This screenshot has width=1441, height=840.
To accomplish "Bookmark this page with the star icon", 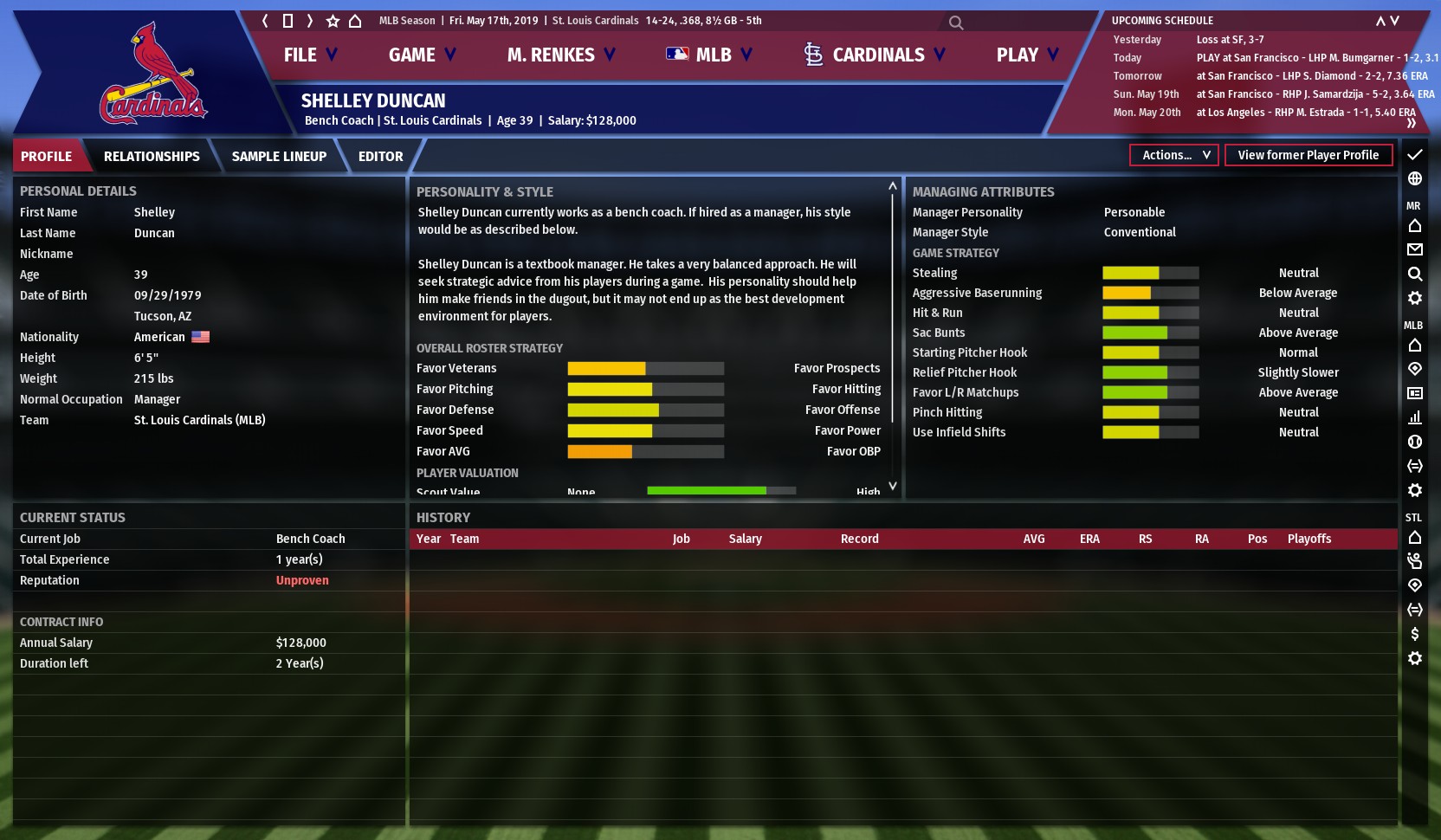I will [333, 21].
